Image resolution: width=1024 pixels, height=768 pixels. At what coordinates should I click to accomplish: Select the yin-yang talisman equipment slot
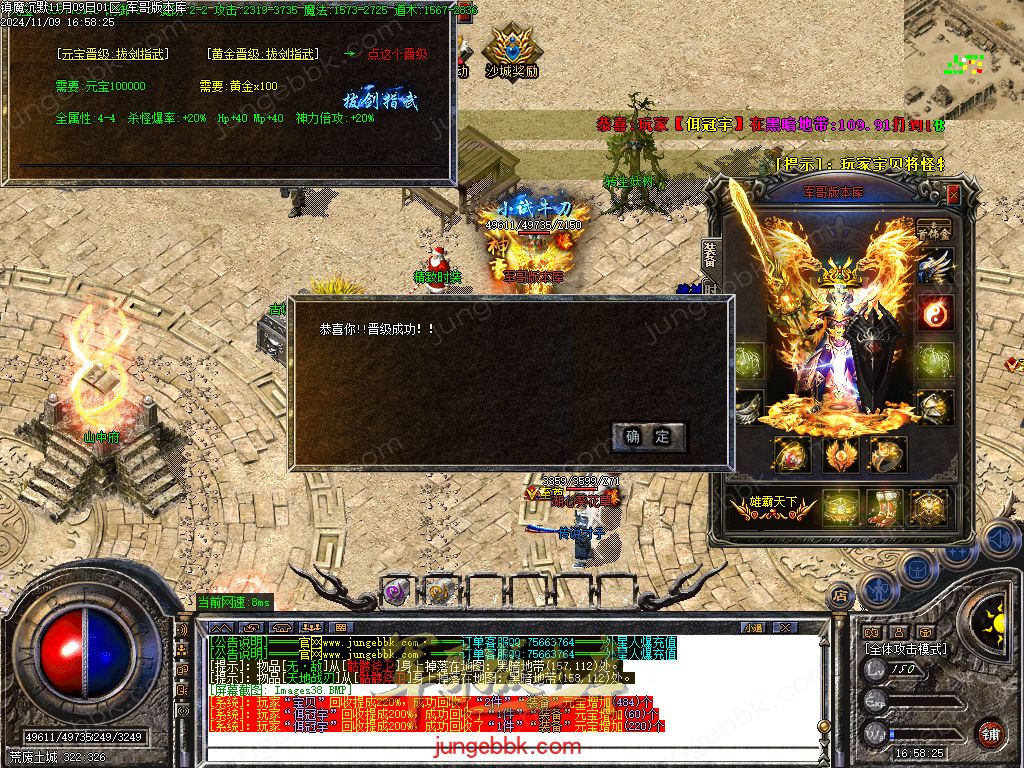click(936, 313)
